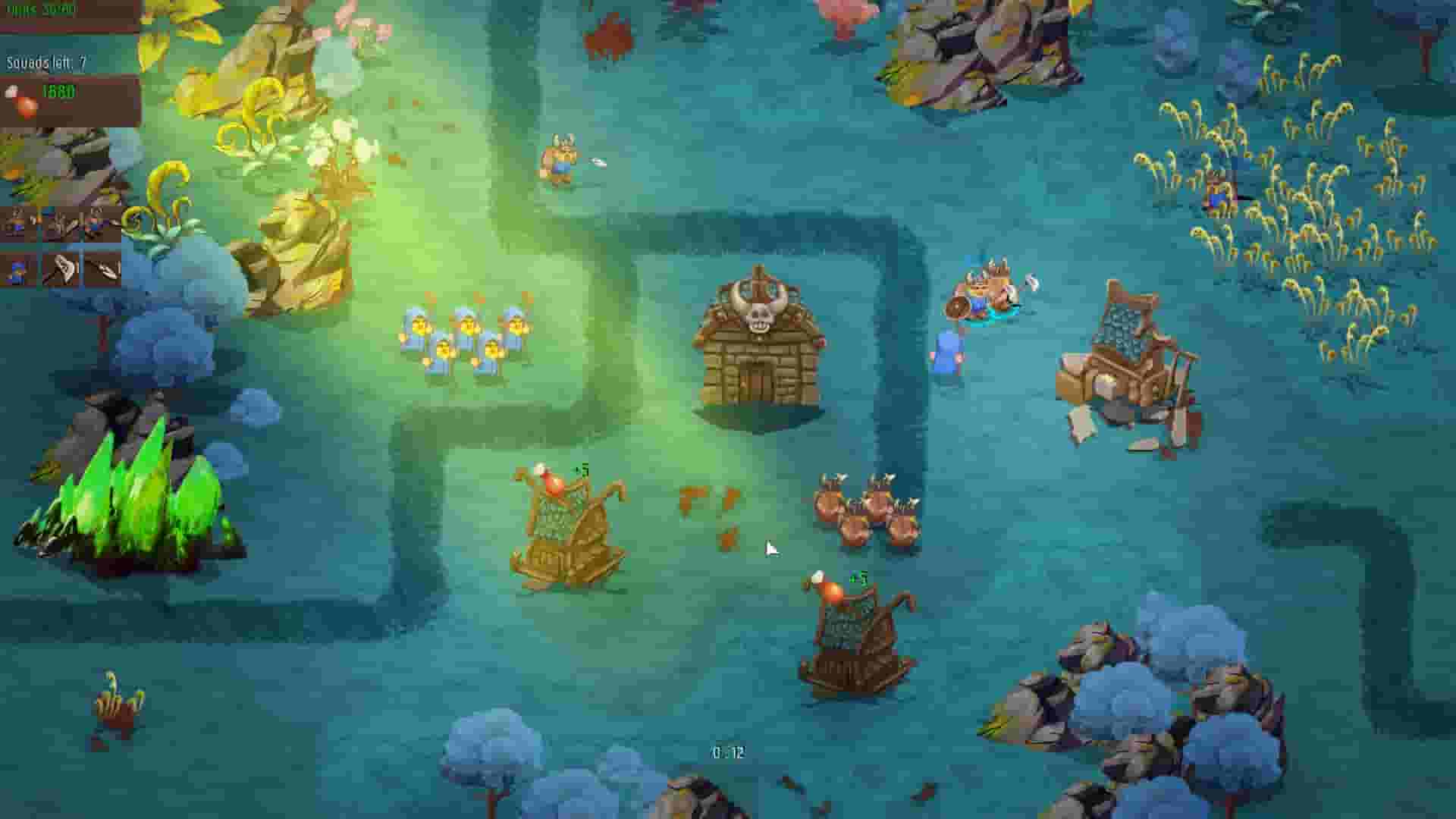Select the first unit portrait in the squad row

click(x=17, y=221)
